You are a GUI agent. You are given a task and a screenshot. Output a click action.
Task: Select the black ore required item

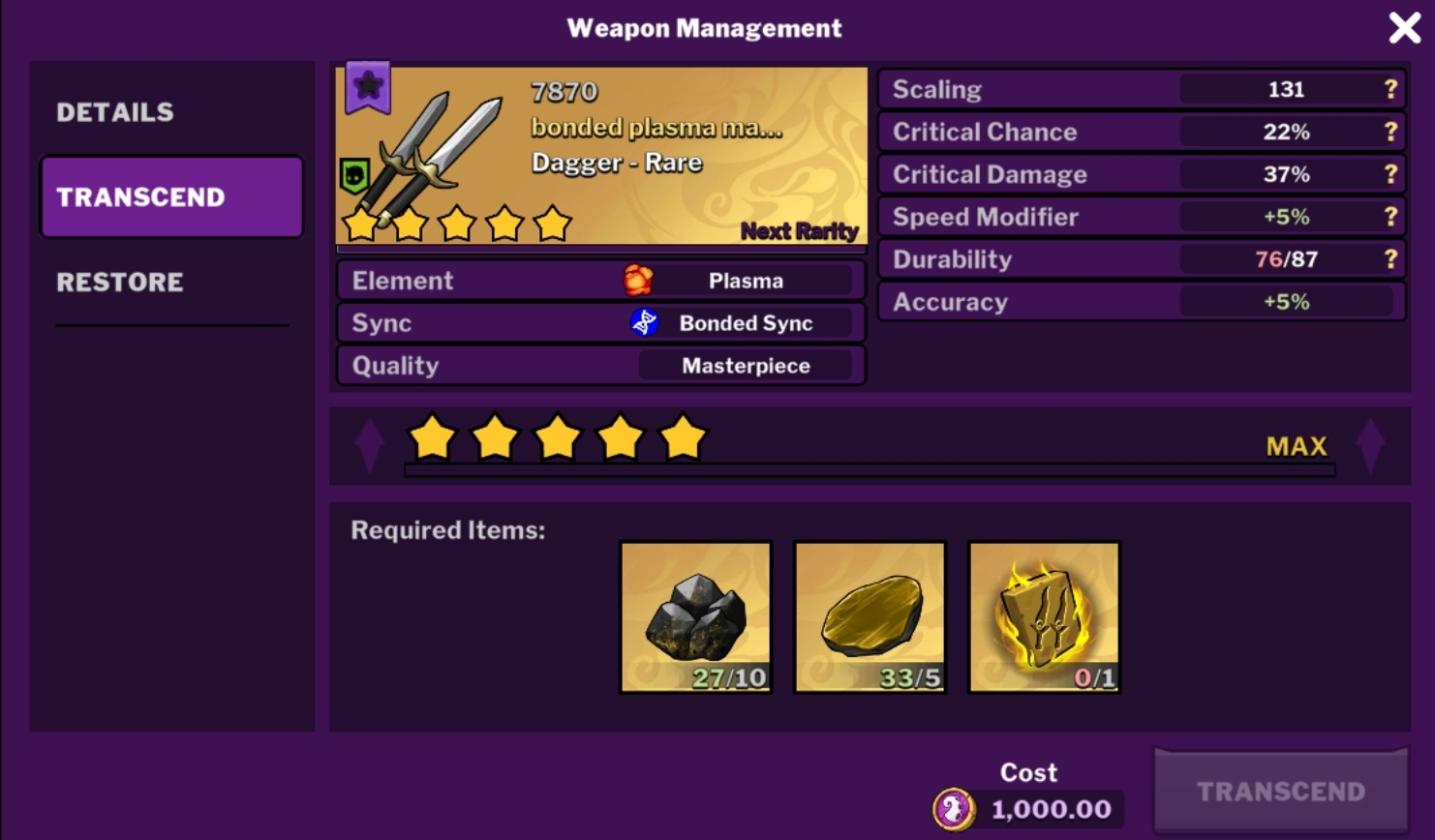click(x=695, y=615)
